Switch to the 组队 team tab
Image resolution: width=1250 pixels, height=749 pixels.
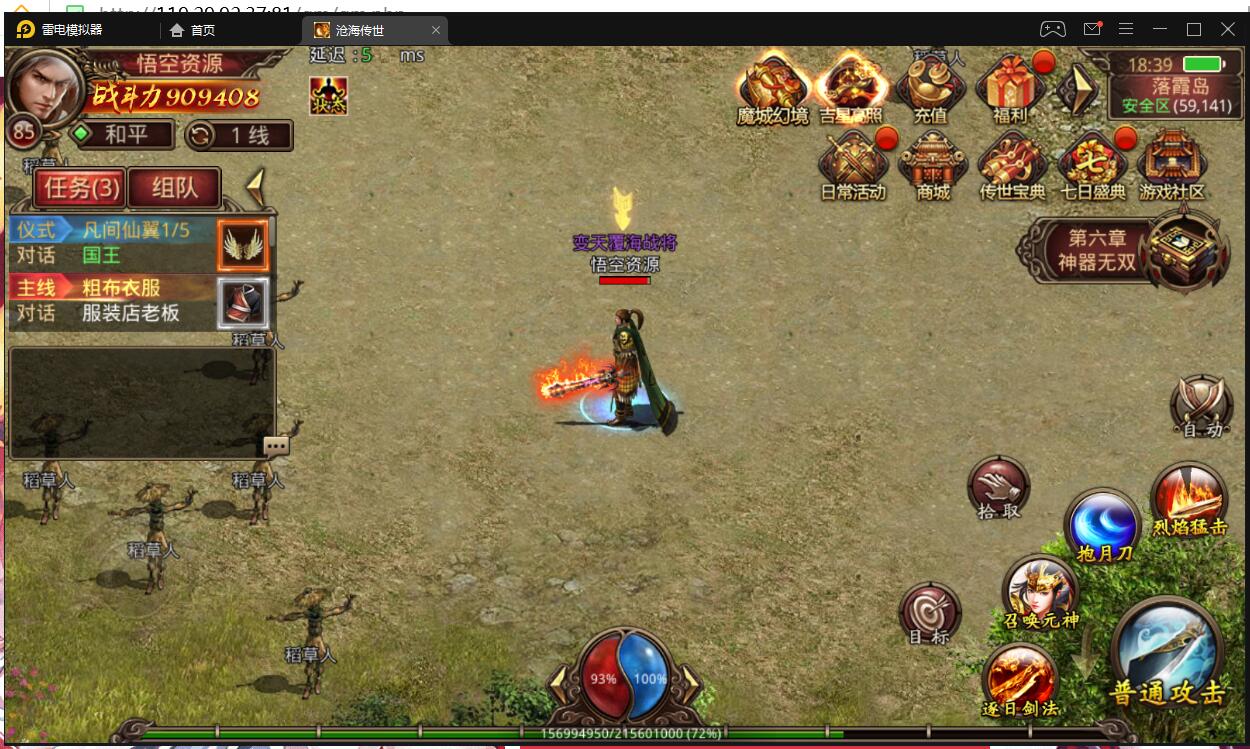pos(174,187)
